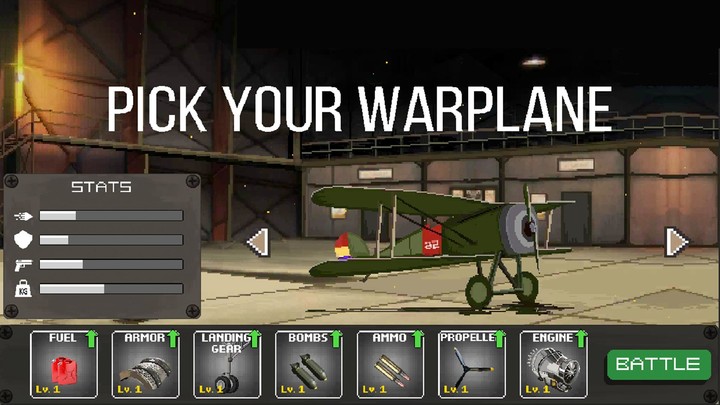720x405 pixels.
Task: Pick the Propeller upgrade slot
Action: (472, 365)
